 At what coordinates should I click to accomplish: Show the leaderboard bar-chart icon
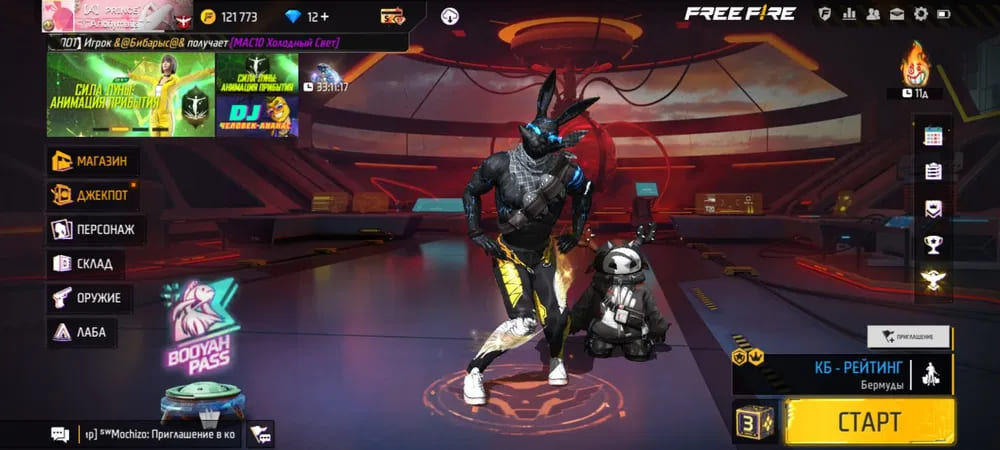point(849,14)
